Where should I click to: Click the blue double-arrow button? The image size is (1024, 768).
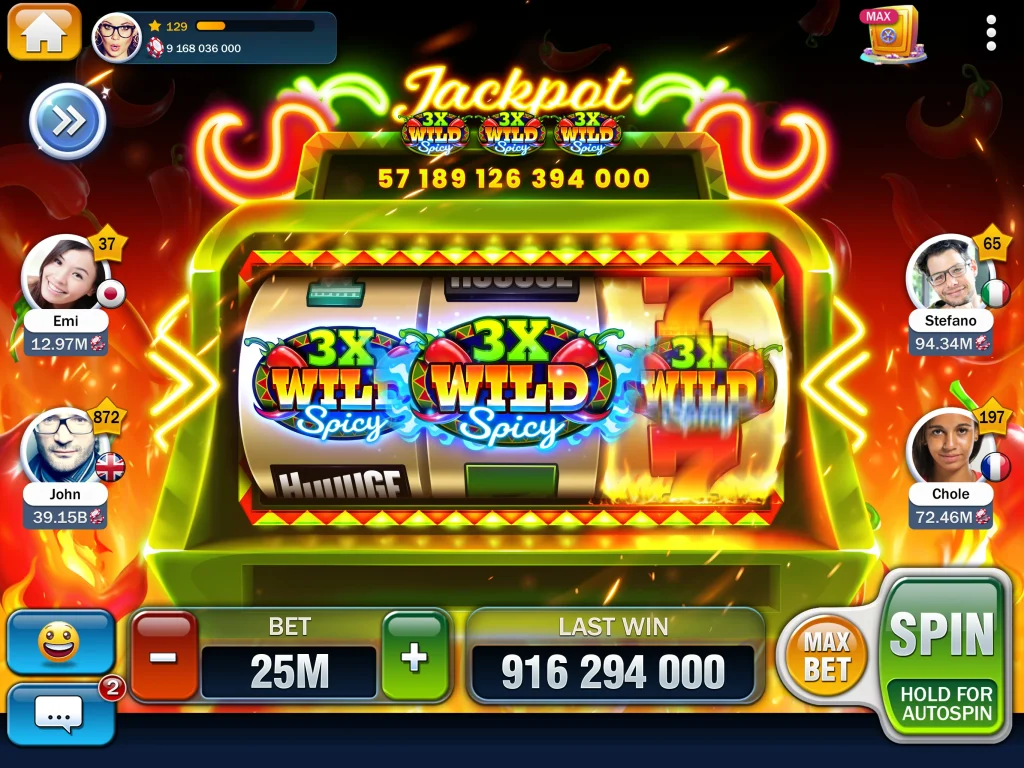click(x=68, y=122)
